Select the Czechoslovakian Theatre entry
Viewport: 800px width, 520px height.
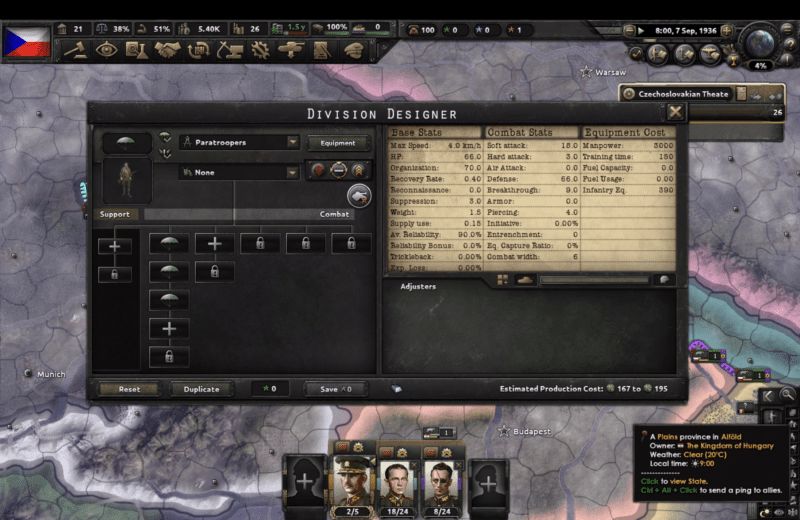coord(685,94)
